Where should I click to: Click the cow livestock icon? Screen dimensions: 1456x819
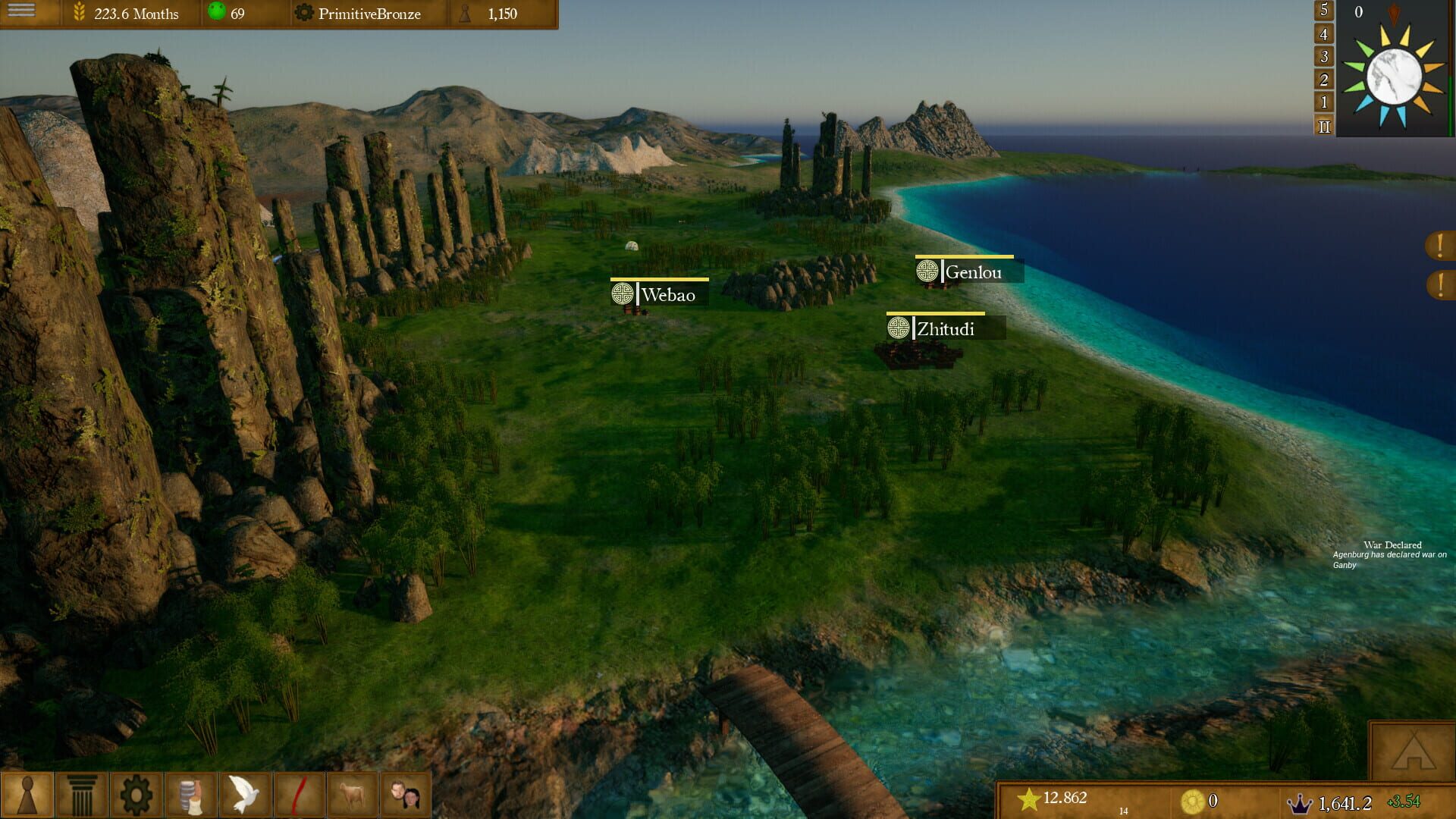350,795
